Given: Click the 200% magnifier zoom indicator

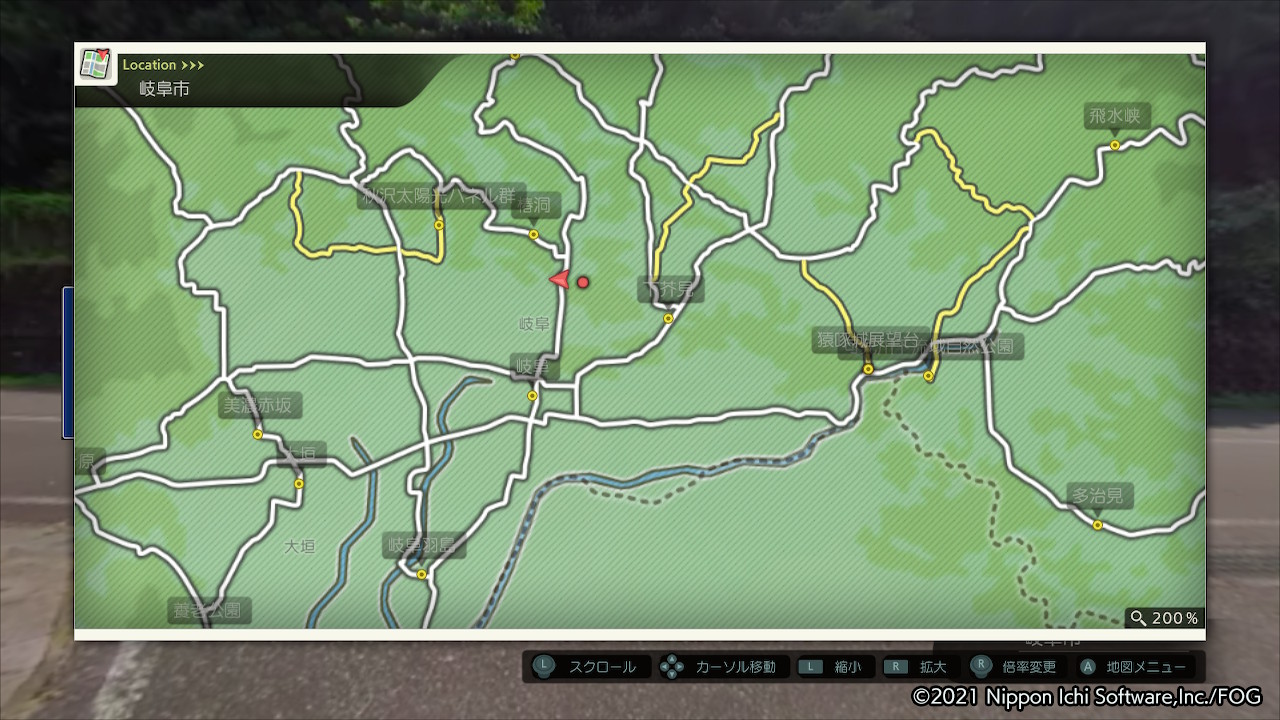Looking at the screenshot, I should pos(1164,618).
